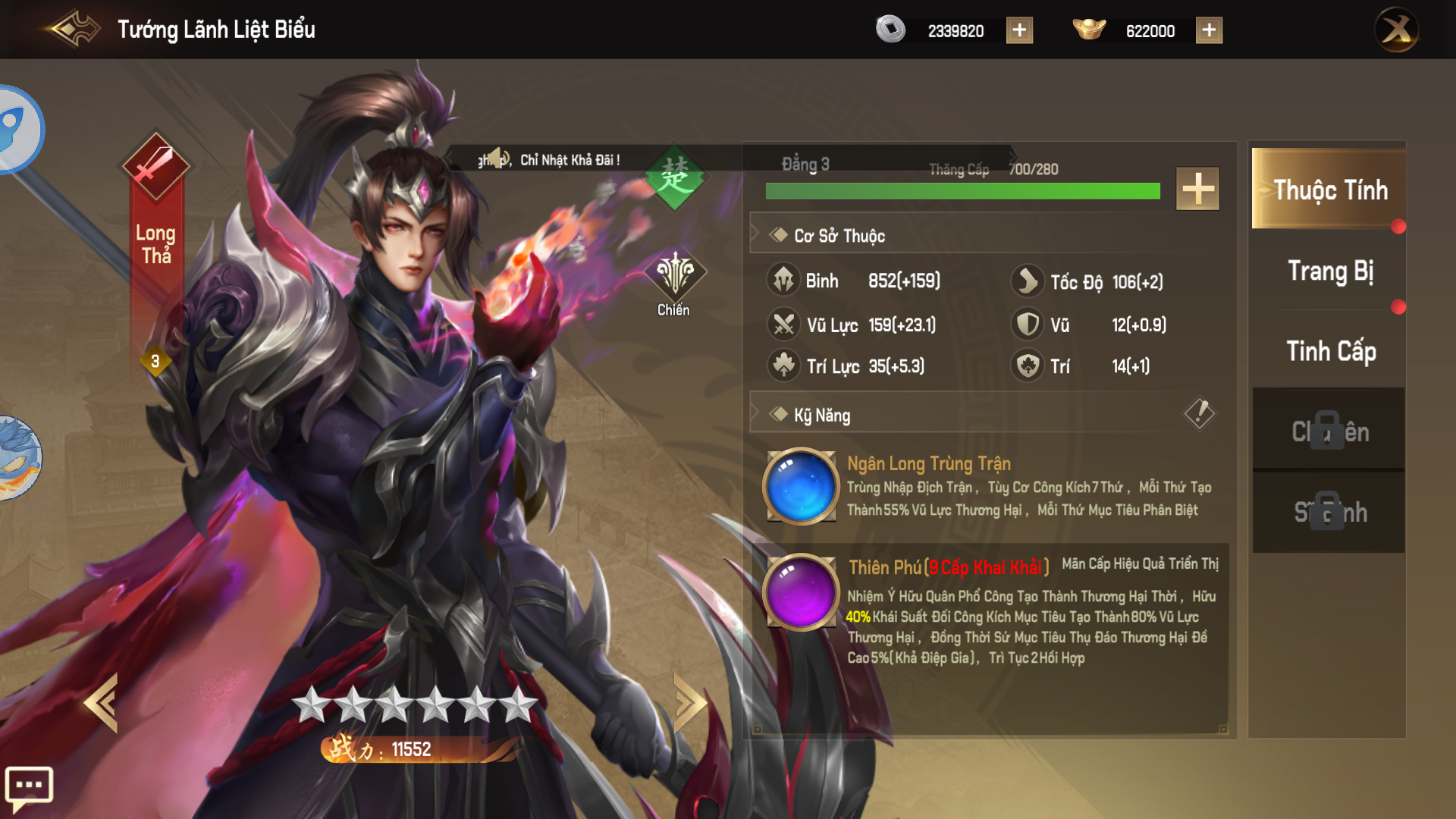Add gold ingots with the plus button
The image size is (1456, 819).
1209,30
